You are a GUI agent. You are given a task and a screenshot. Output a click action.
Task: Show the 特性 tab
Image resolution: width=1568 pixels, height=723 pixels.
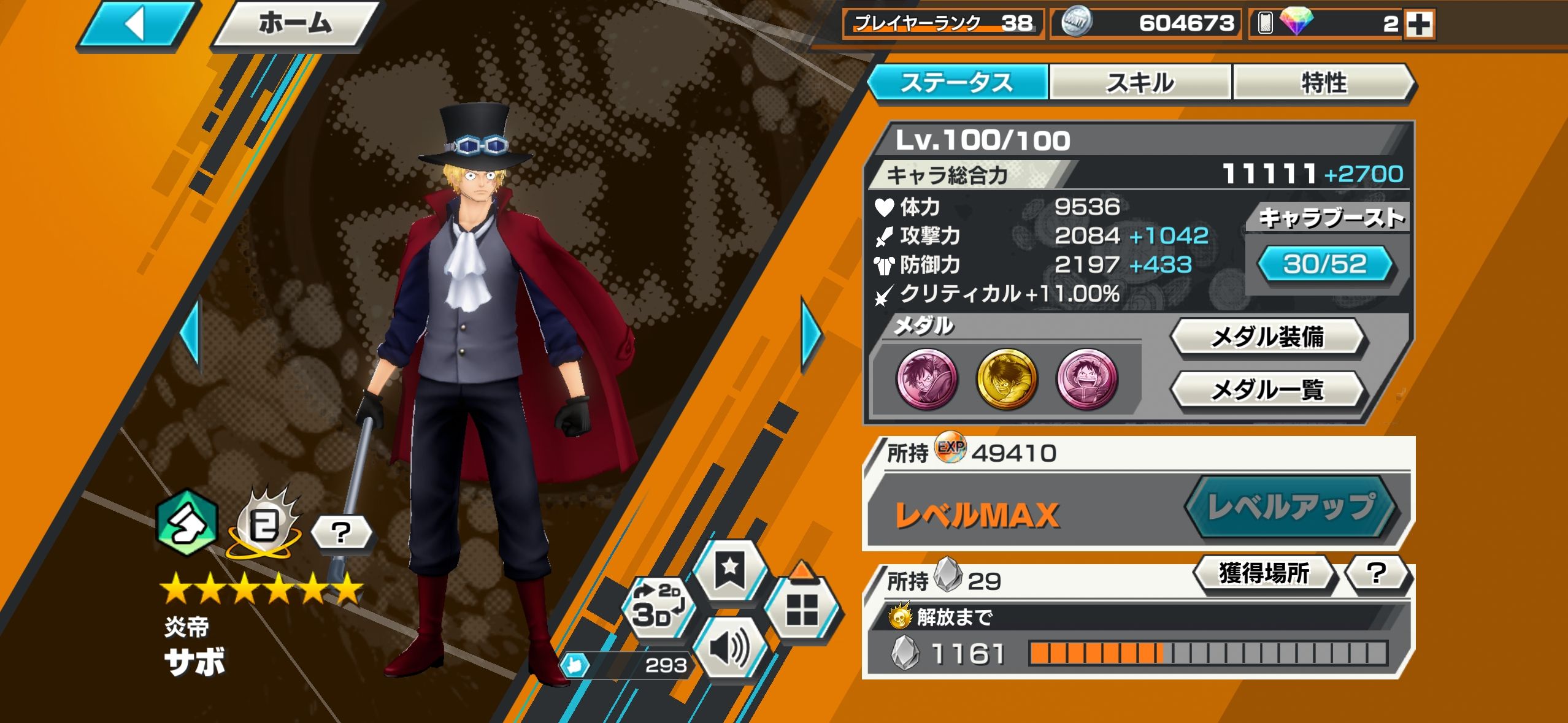[x=1323, y=82]
